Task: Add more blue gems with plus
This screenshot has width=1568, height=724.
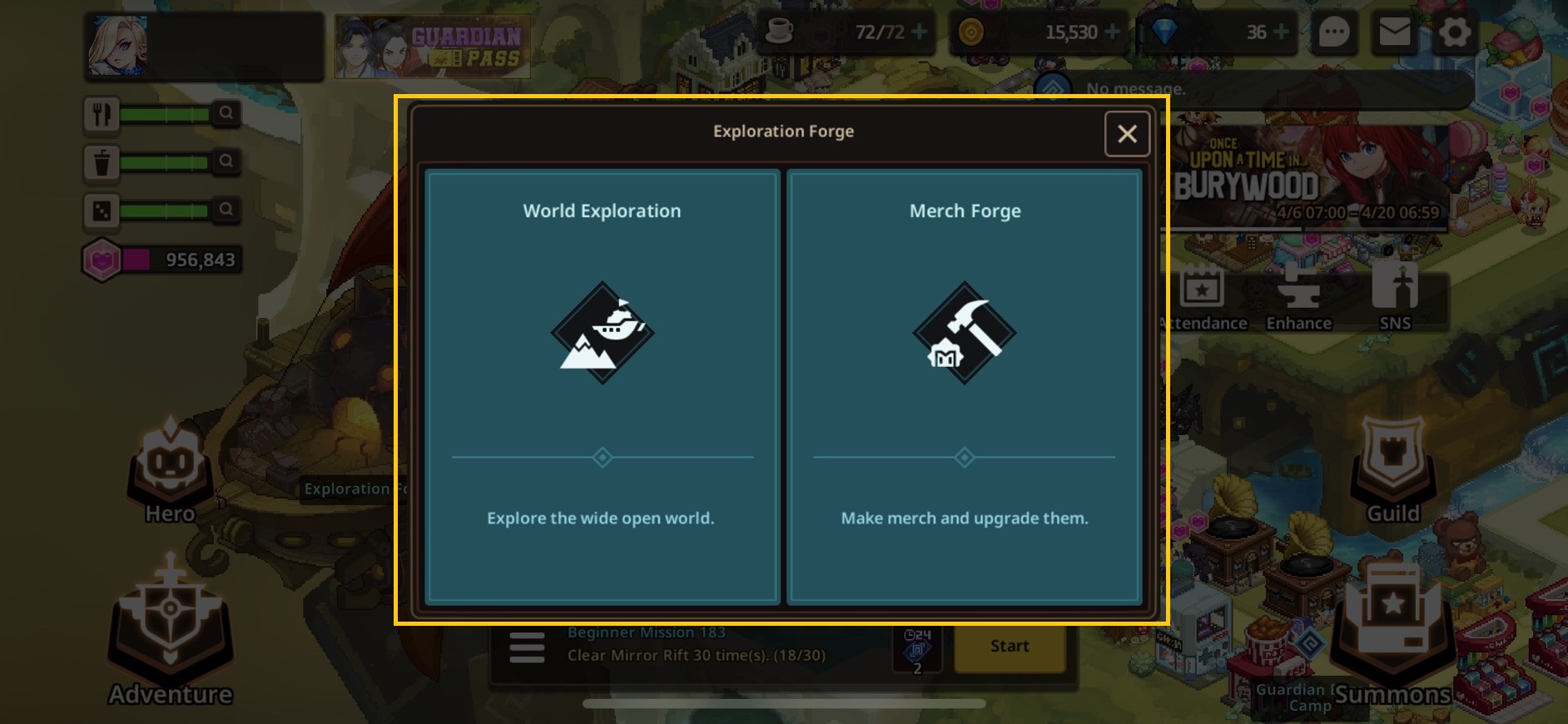Action: pyautogui.click(x=1281, y=32)
